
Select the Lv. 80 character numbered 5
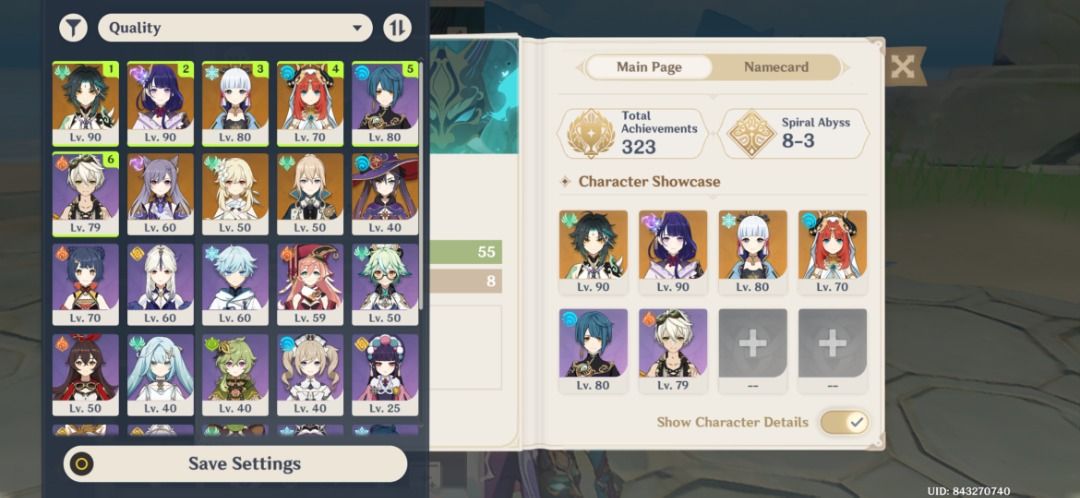[385, 103]
